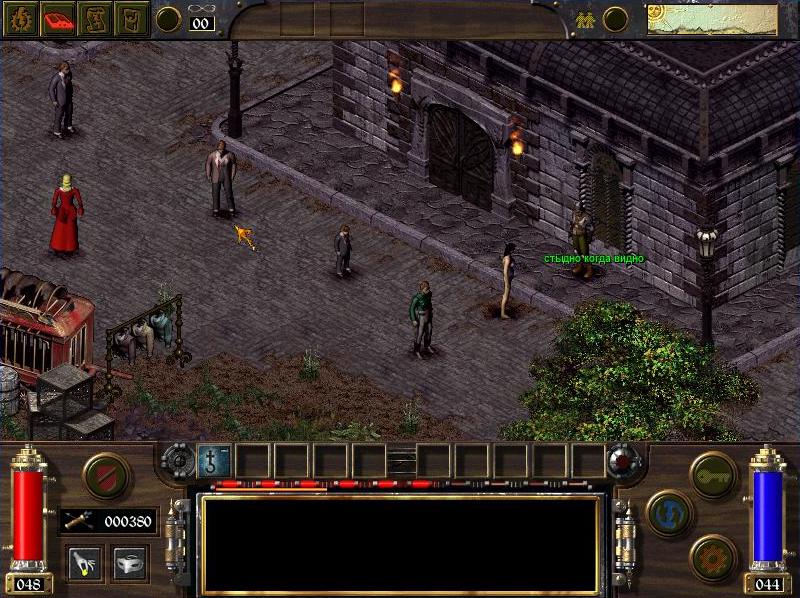This screenshot has height=598, width=800.
Task: Click the brass key button
Action: [x=713, y=473]
